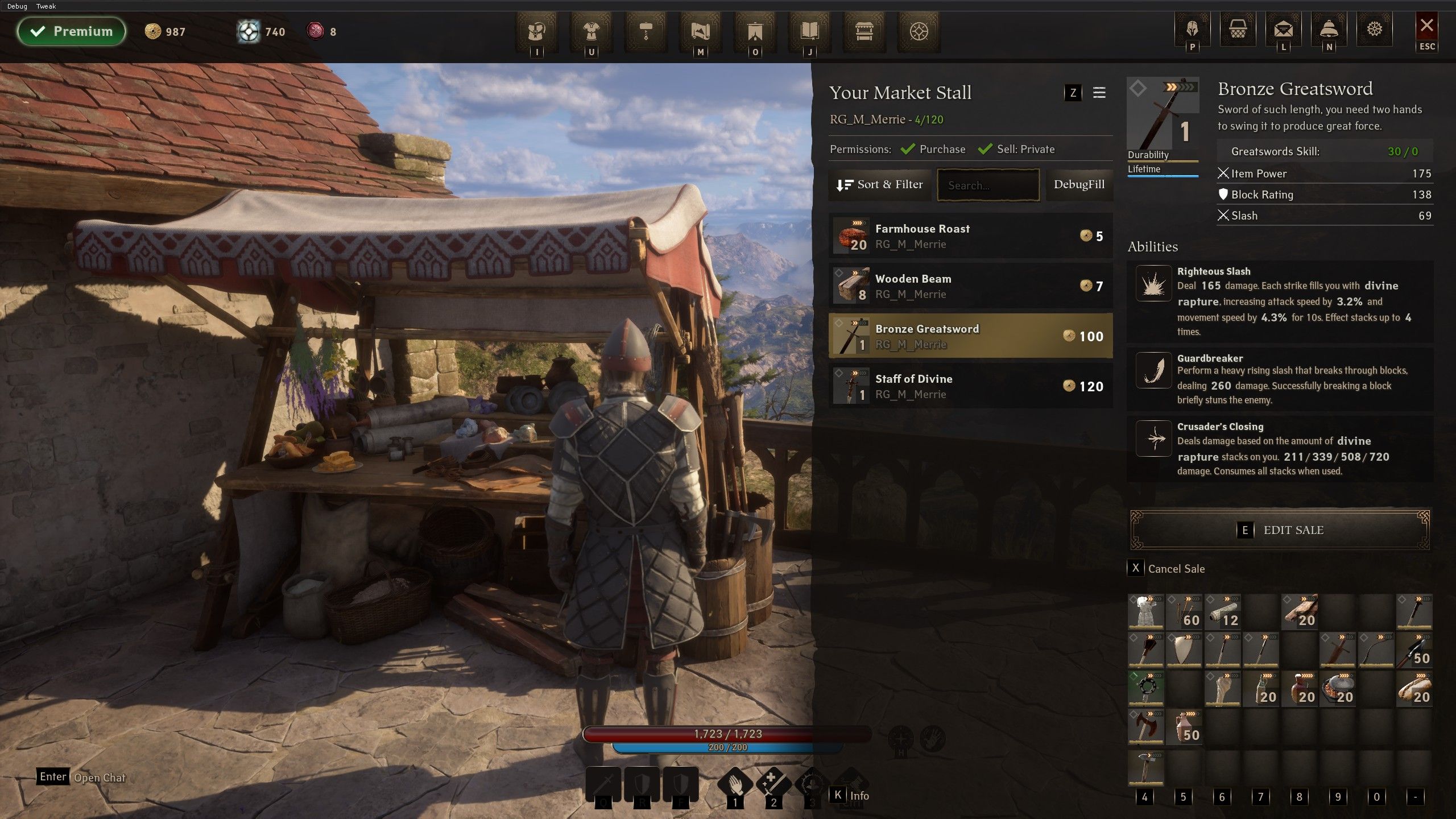Select the Wooden Beam listing
The width and height of the screenshot is (1456, 819).
tap(970, 286)
